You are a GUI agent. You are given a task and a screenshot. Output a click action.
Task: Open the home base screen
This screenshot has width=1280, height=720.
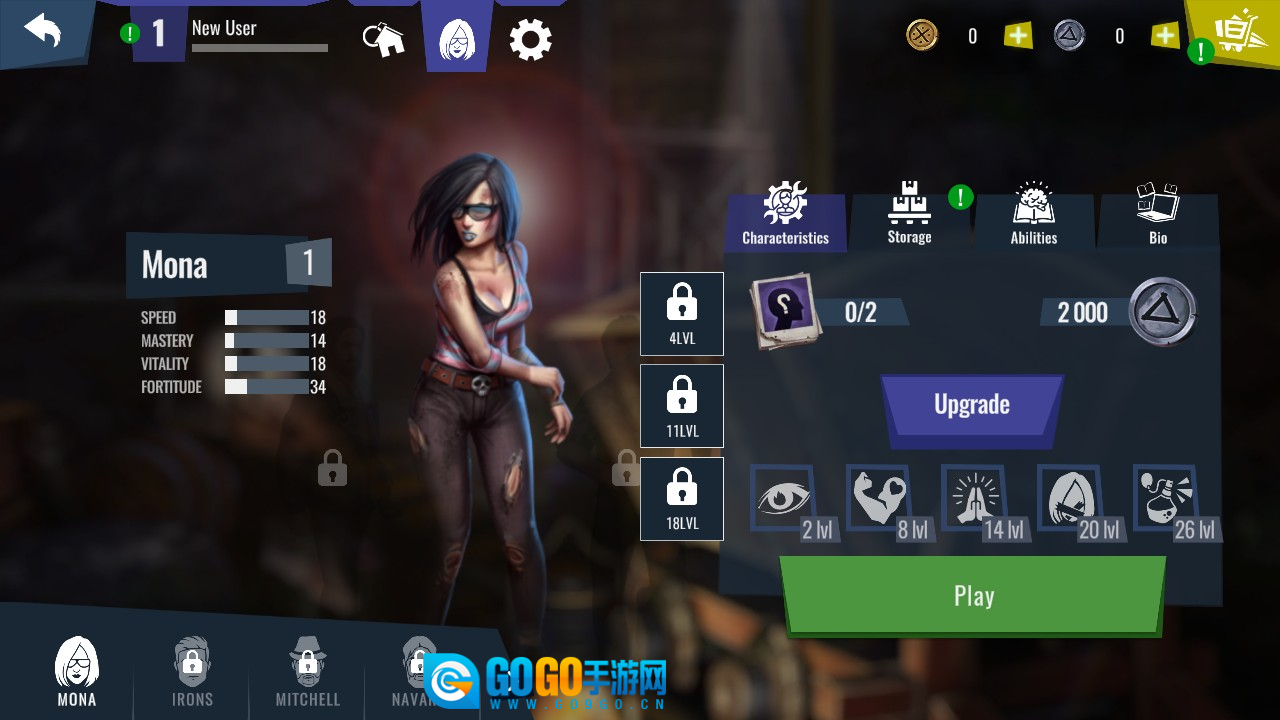pyautogui.click(x=383, y=39)
